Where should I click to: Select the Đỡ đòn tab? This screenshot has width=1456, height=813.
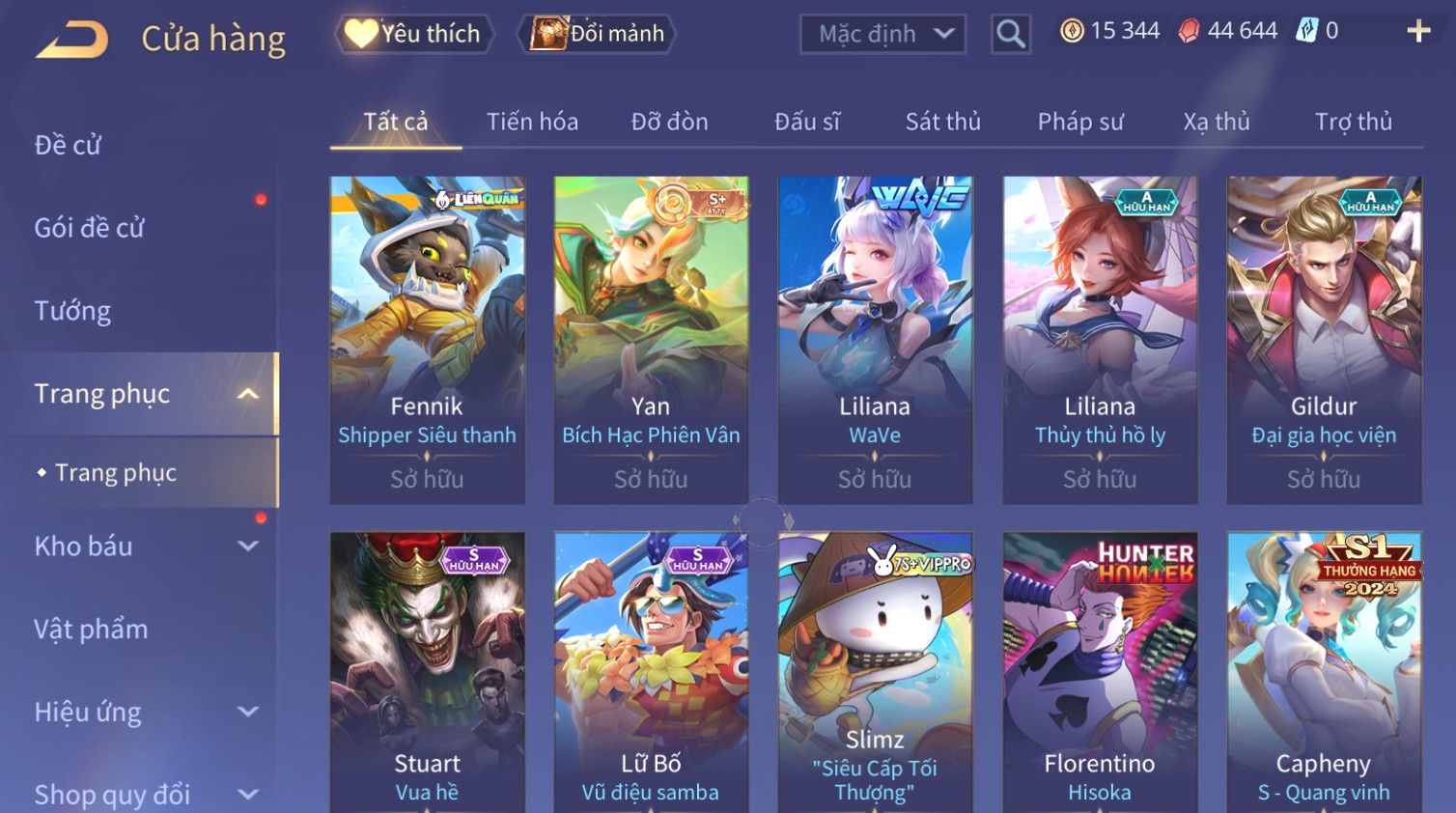pyautogui.click(x=669, y=122)
